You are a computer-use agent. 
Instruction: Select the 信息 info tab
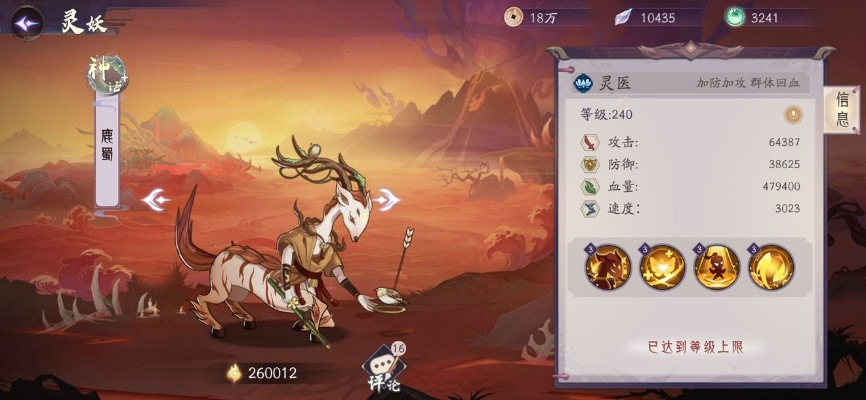coord(843,110)
